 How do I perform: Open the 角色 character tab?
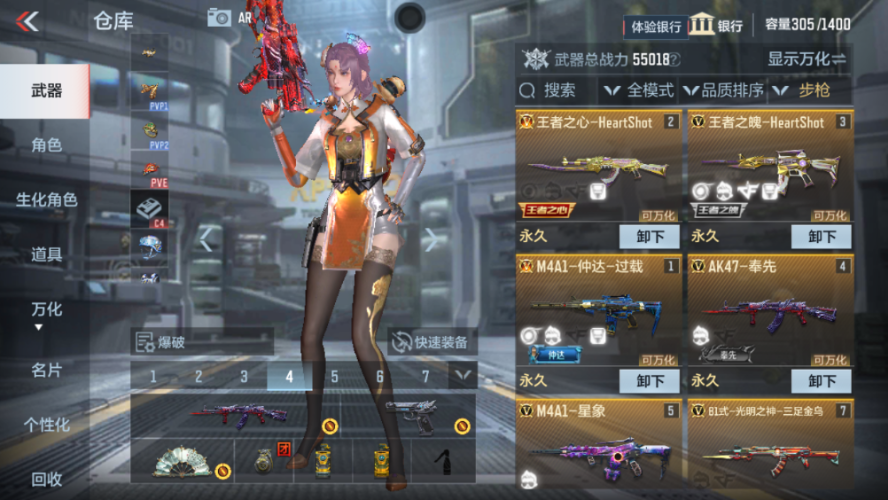[46, 145]
